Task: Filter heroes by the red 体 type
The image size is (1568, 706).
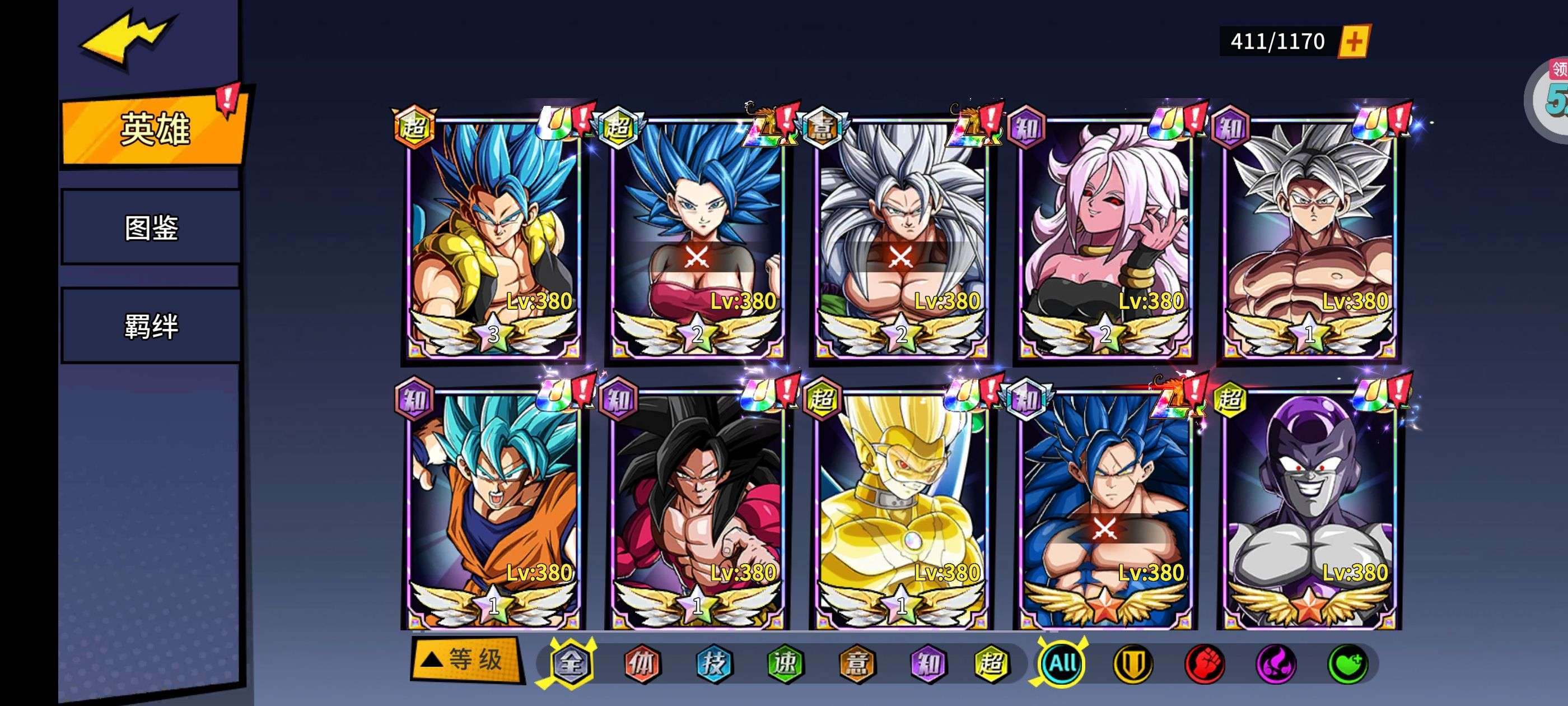Action: [x=642, y=663]
